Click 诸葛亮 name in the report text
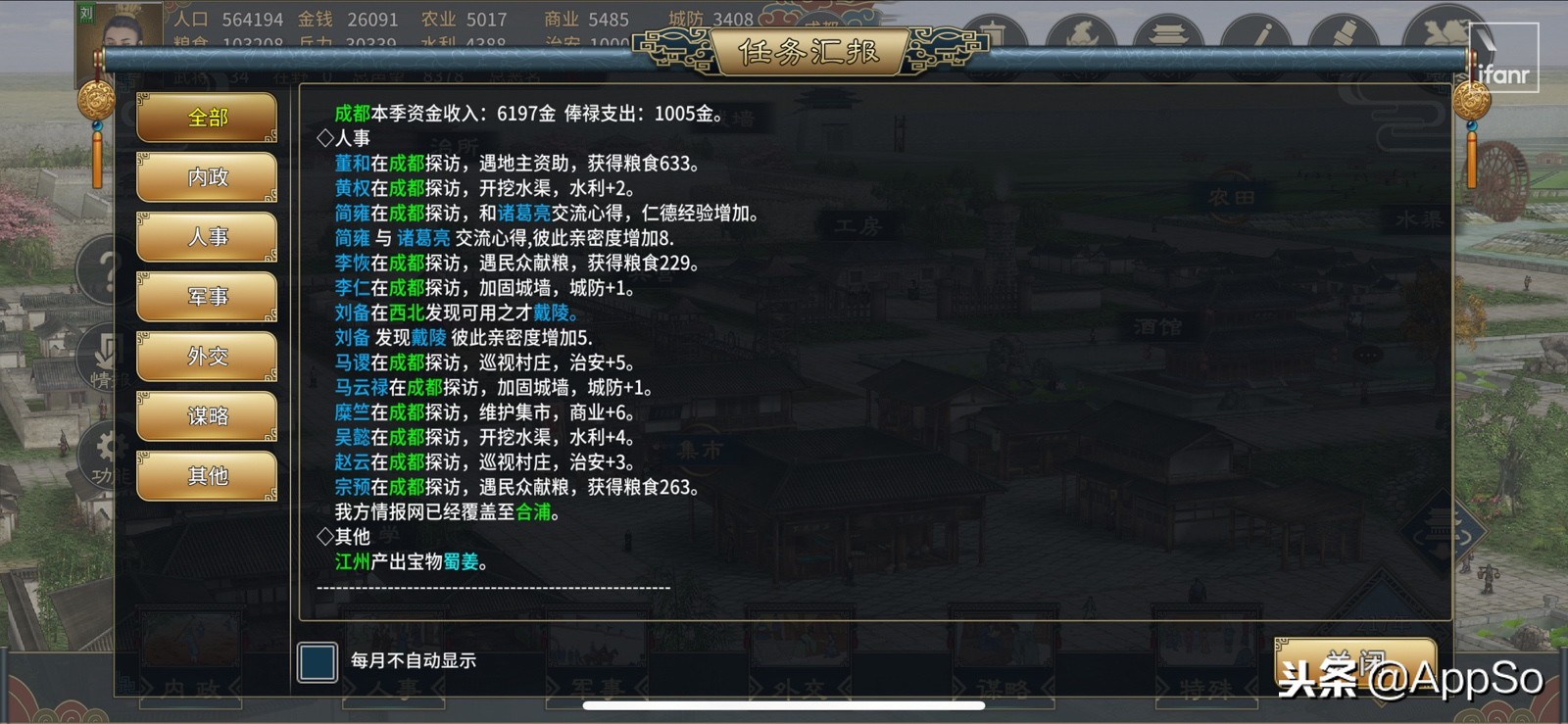The image size is (1568, 724). (x=522, y=214)
